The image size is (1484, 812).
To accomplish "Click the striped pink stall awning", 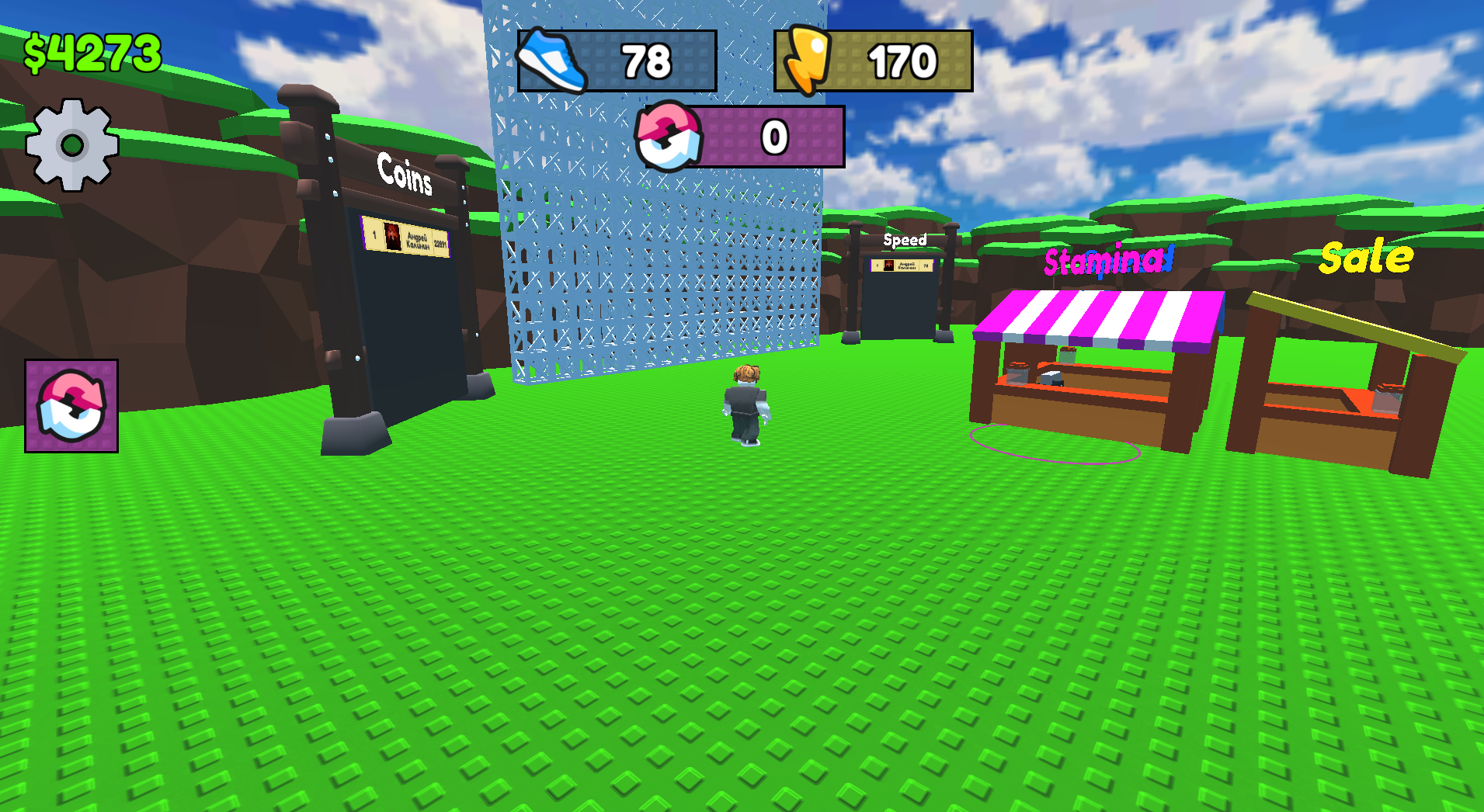I will (x=1099, y=318).
